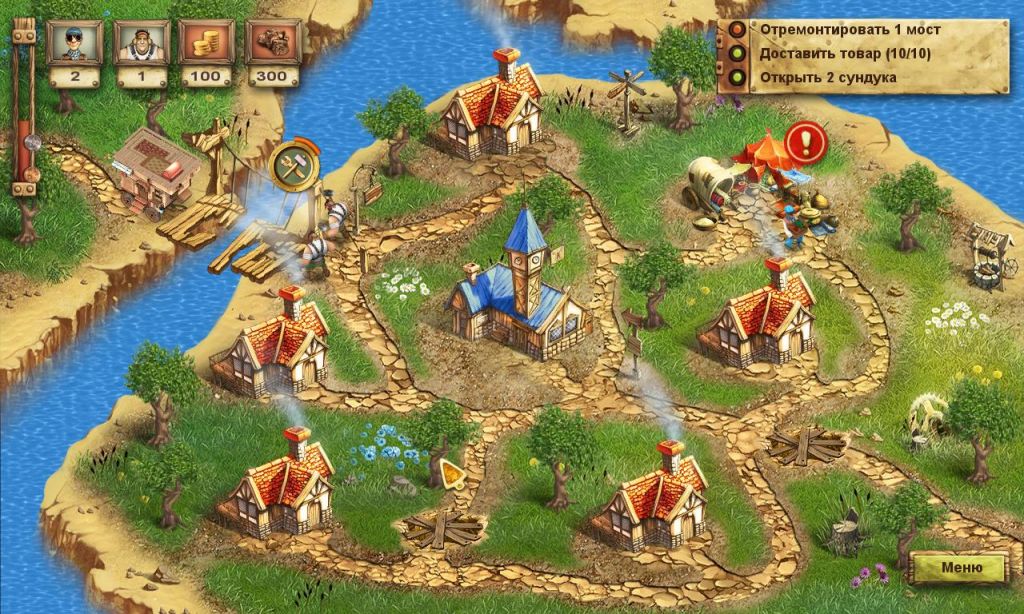The width and height of the screenshot is (1024, 614).
Task: Select the worker portrait with sunglasses
Action: coord(70,42)
